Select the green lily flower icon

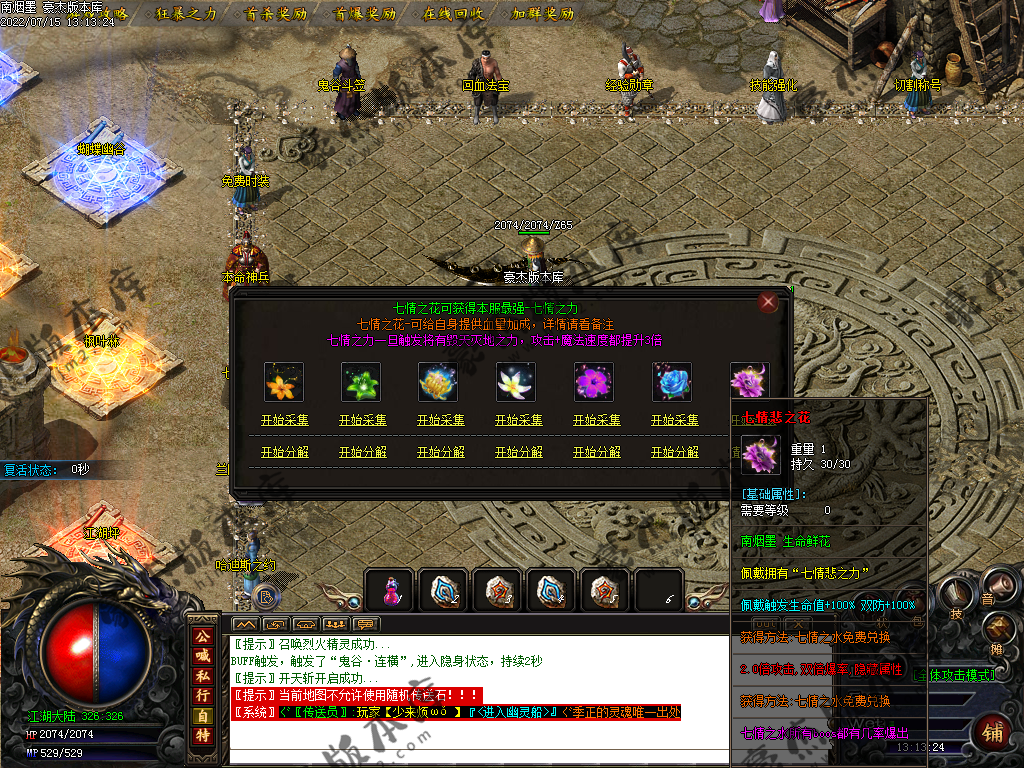pyautogui.click(x=362, y=382)
